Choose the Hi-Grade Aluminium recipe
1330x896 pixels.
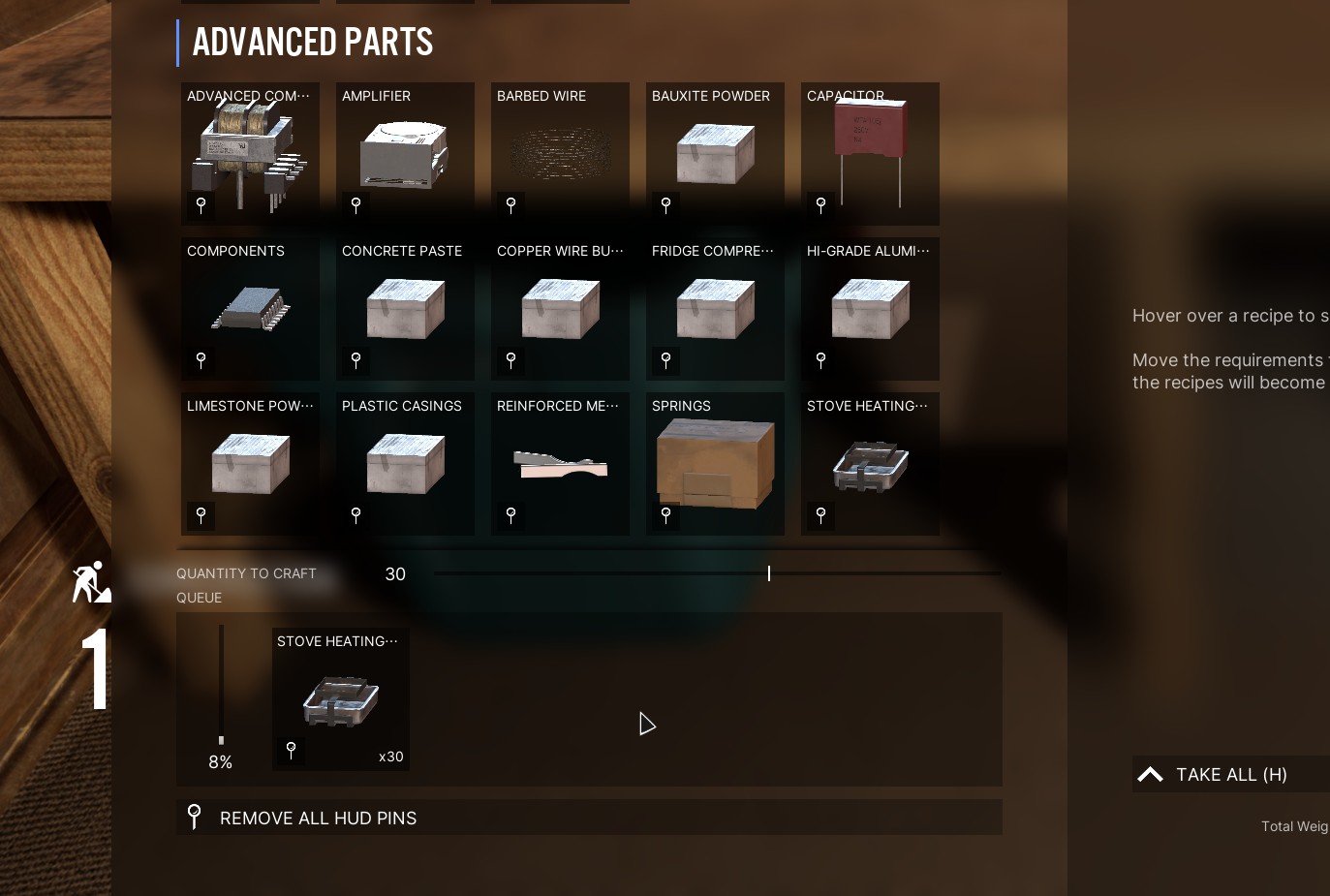click(x=870, y=309)
